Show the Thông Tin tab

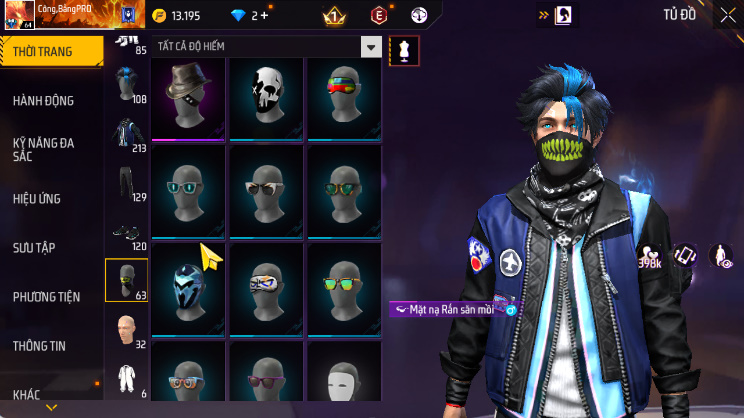coord(39,345)
